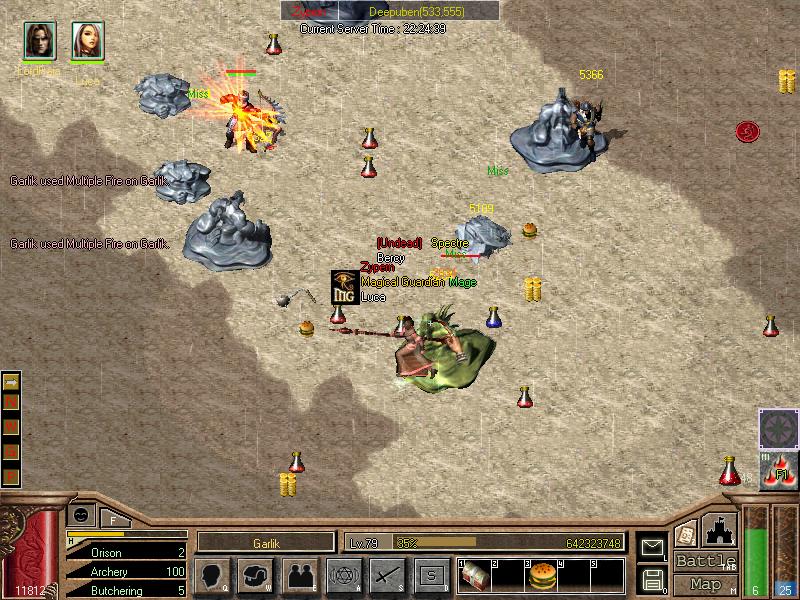Viewport: 800px width, 600px height.
Task: Toggle Battle mode button
Action: (706, 561)
